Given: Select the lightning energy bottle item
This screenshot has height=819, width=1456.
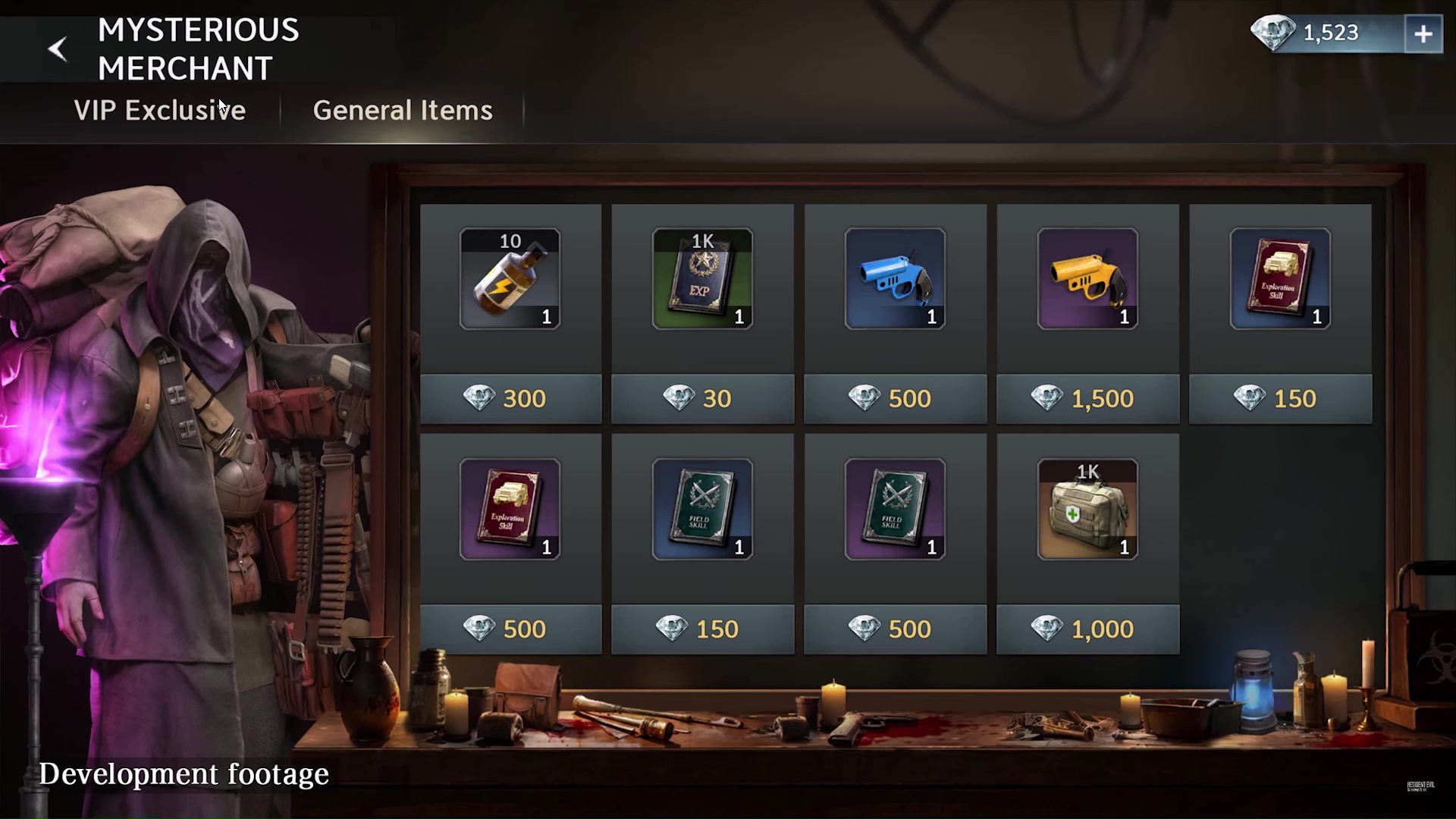Looking at the screenshot, I should coord(510,279).
